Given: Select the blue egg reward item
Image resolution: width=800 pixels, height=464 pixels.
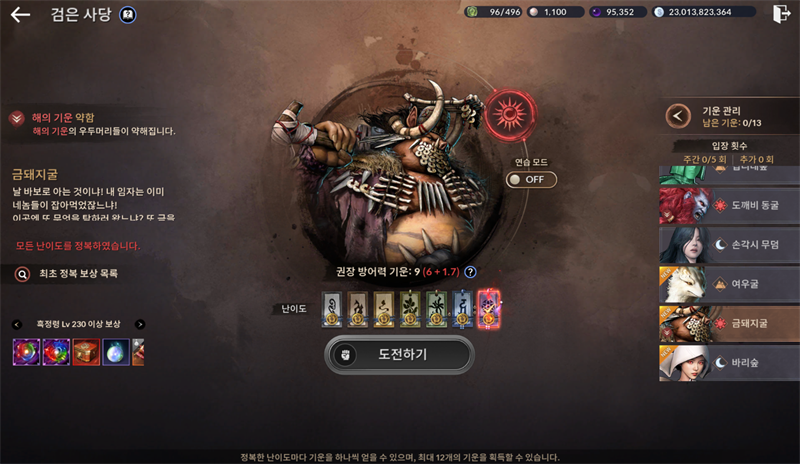Looking at the screenshot, I should [116, 352].
